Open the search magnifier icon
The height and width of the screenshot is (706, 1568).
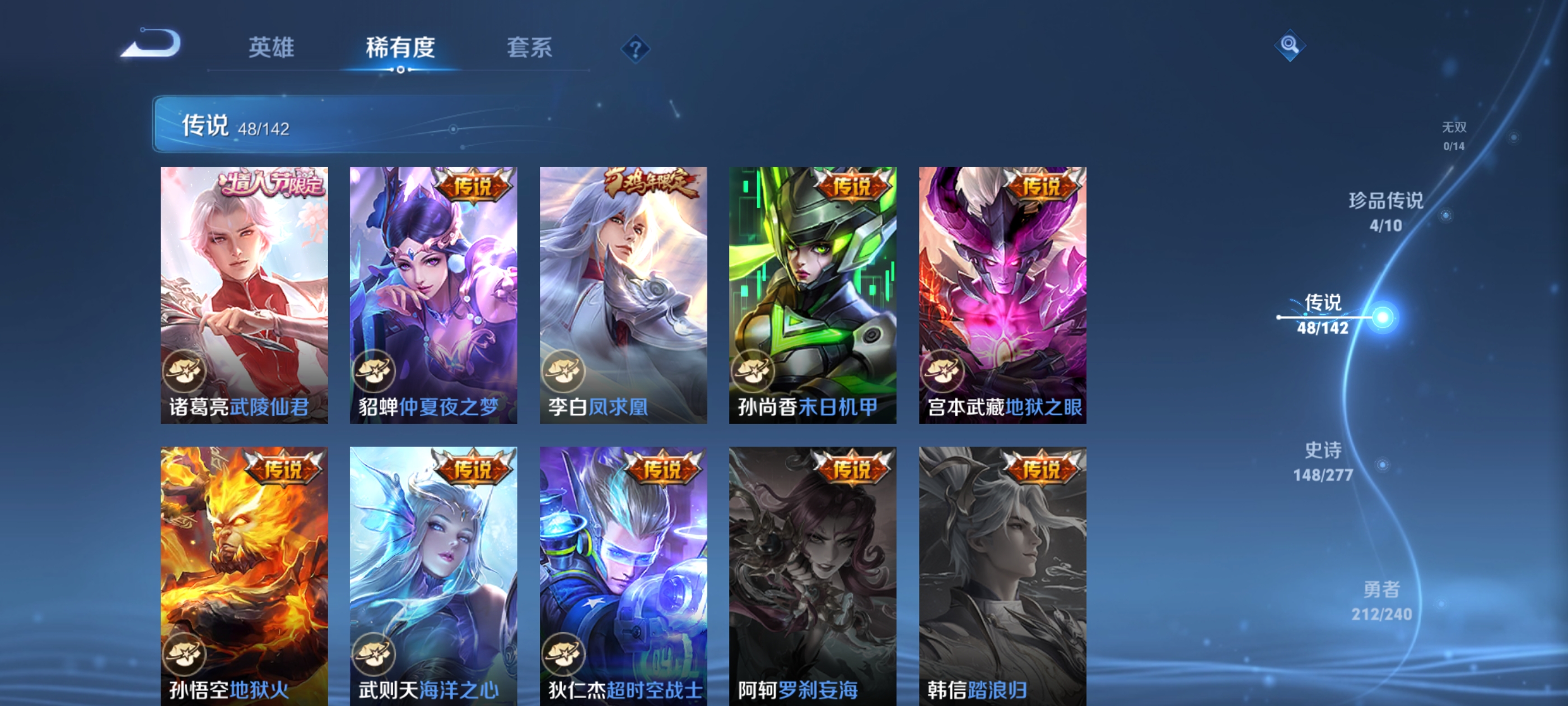coord(1290,47)
